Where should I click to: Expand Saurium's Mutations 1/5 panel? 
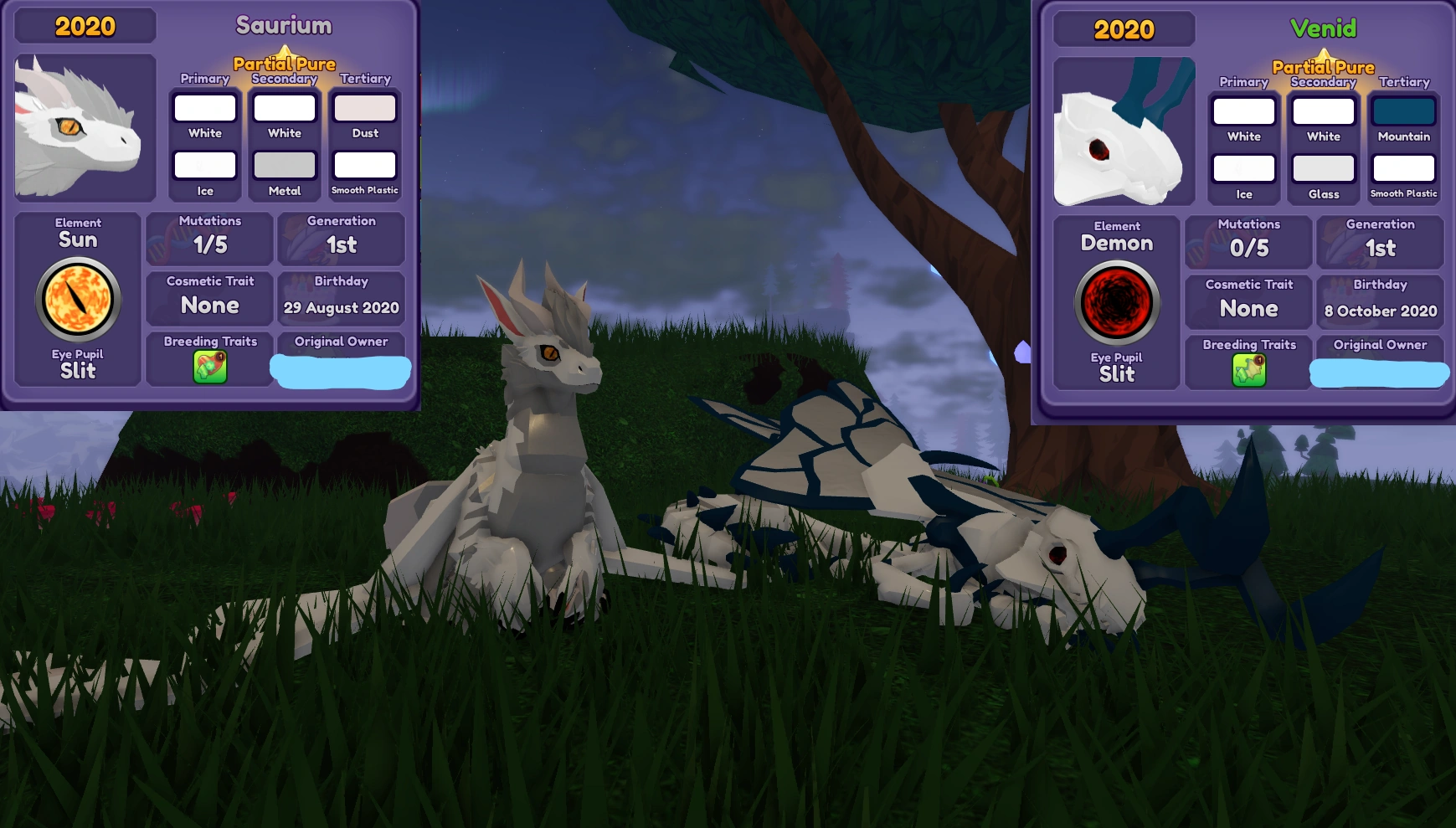pos(208,239)
